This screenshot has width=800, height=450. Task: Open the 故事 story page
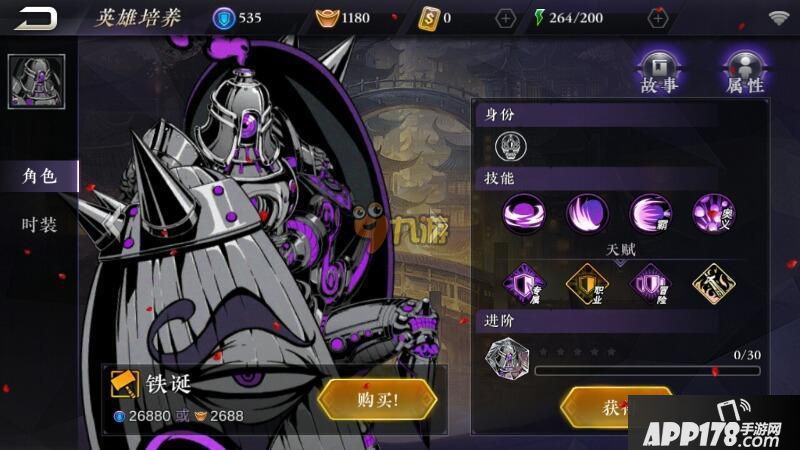click(659, 71)
